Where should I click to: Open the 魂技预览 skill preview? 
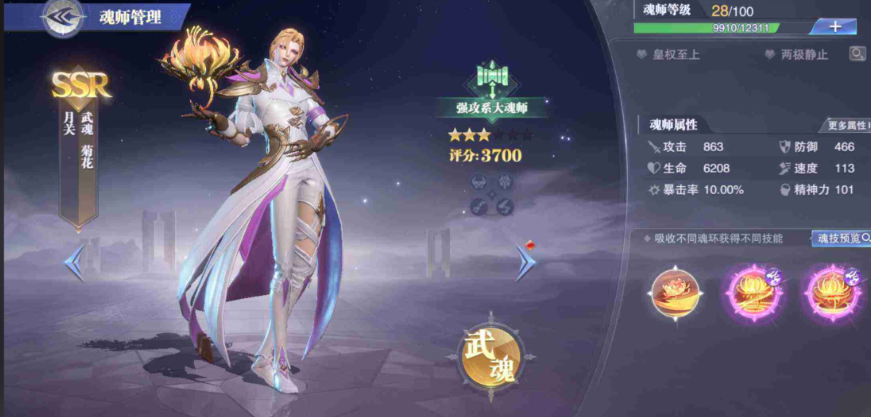pos(840,238)
